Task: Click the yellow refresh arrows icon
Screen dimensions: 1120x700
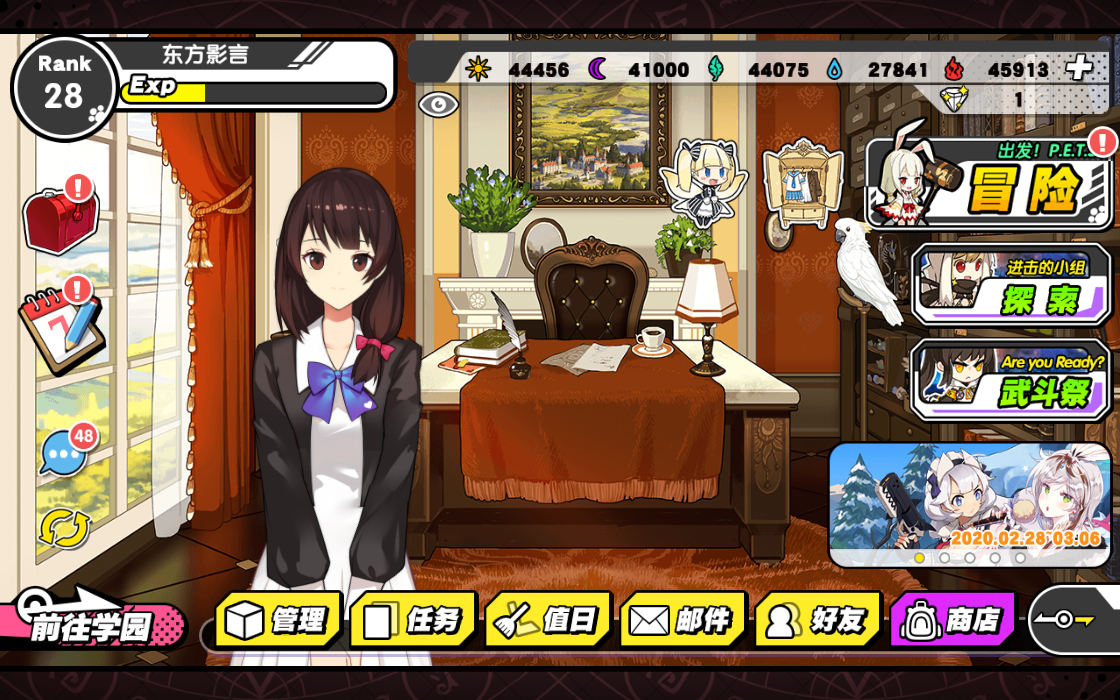Action: click(64, 528)
